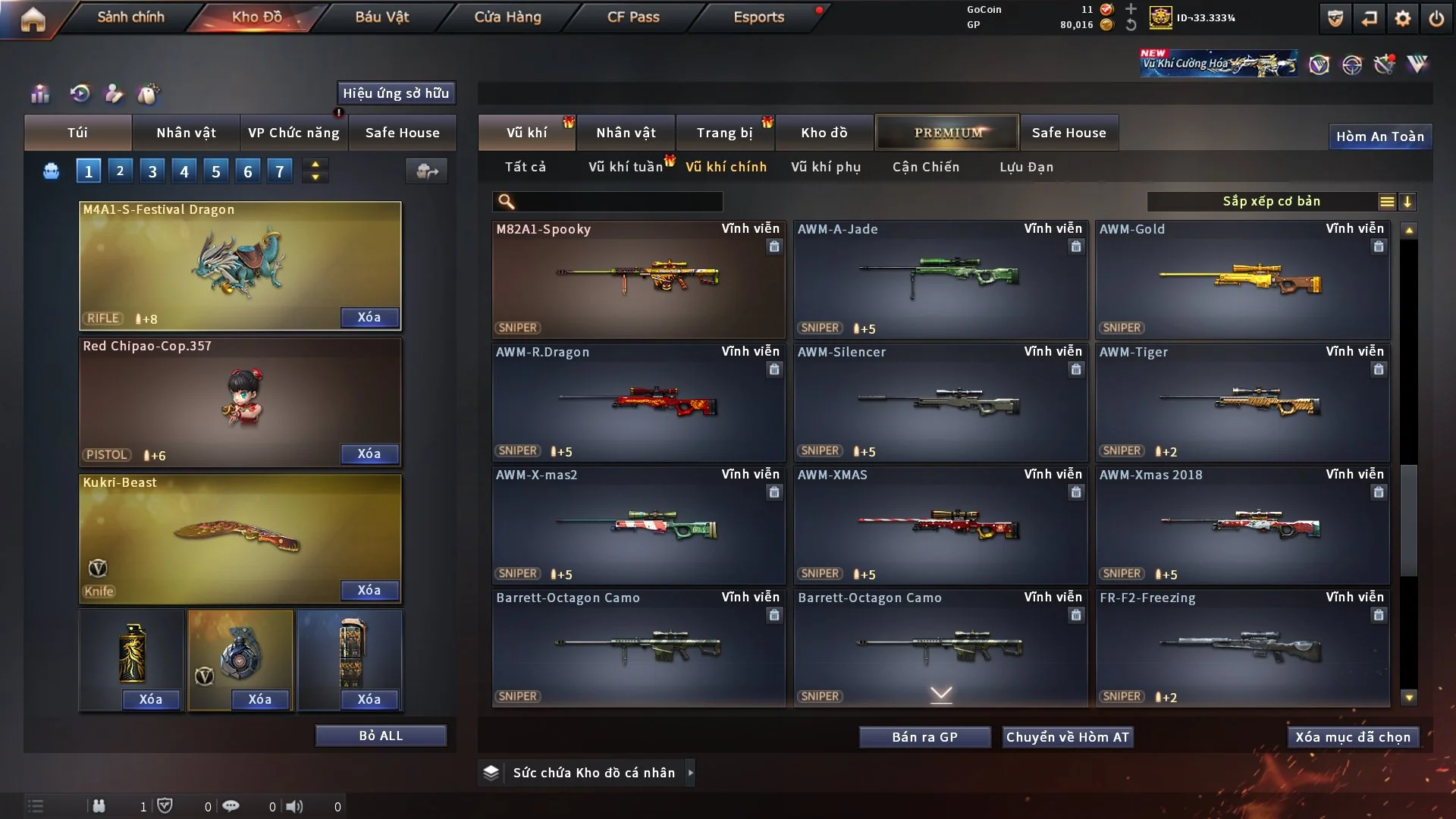This screenshot has width=1456, height=819.
Task: Open the CF Pass menu
Action: tap(633, 17)
